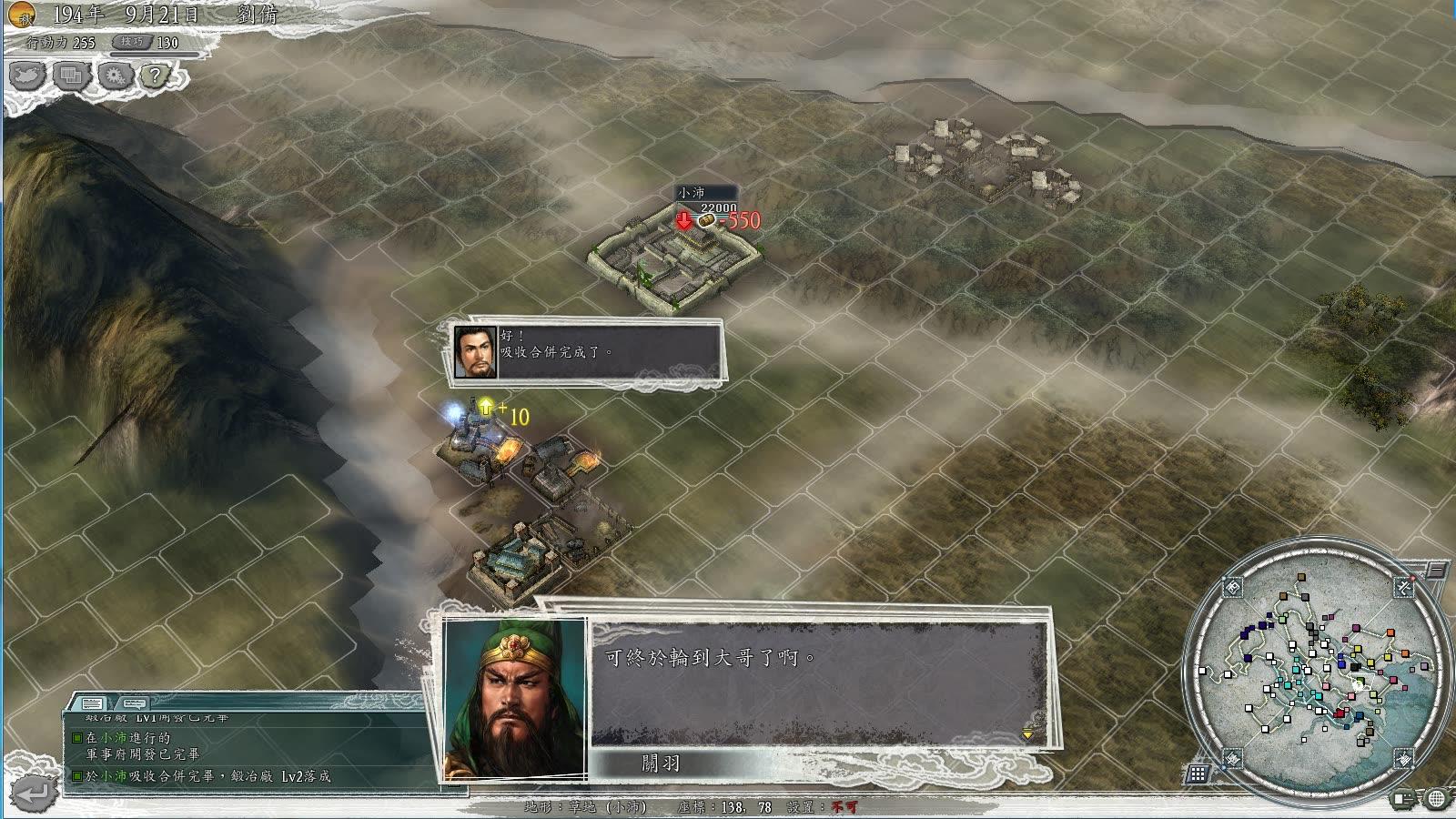1456x819 pixels.
Task: Click the globe icon below the minimap
Action: (1437, 799)
